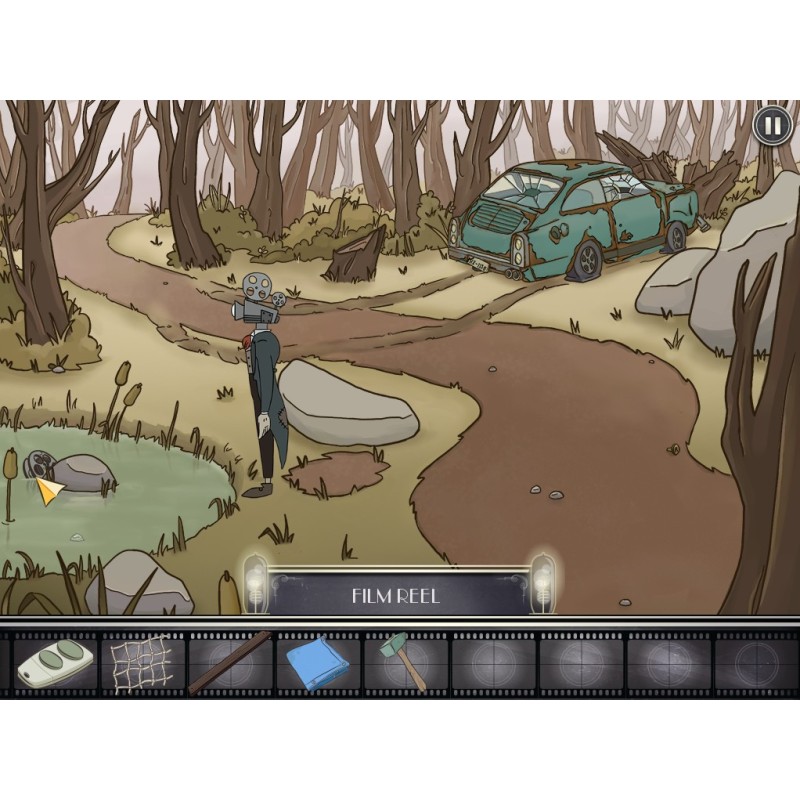Viewport: 800px width, 800px height.
Task: Use the hammer from the inventory bar
Action: coord(403,662)
